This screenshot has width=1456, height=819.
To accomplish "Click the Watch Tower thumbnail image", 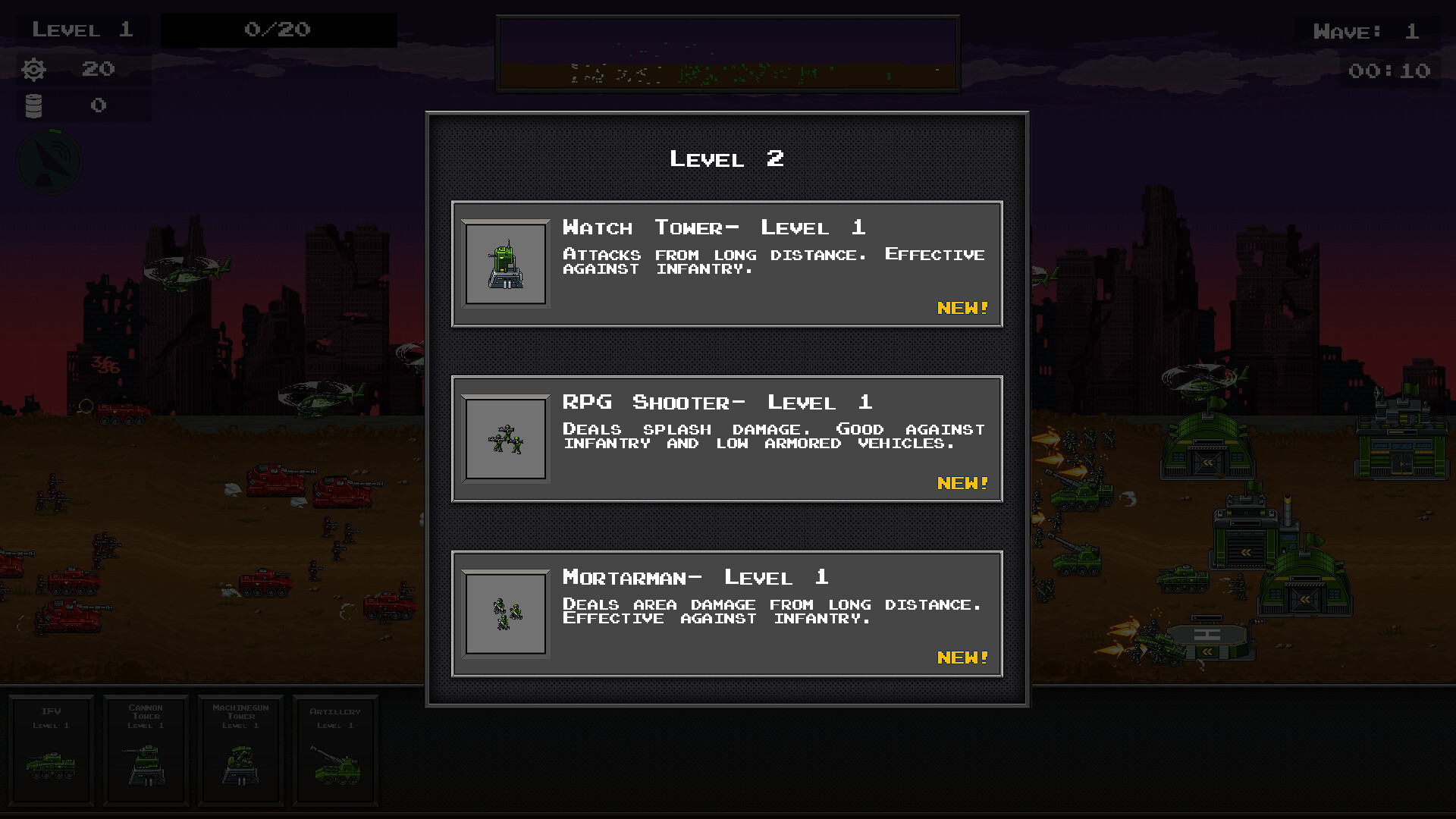I will point(505,263).
